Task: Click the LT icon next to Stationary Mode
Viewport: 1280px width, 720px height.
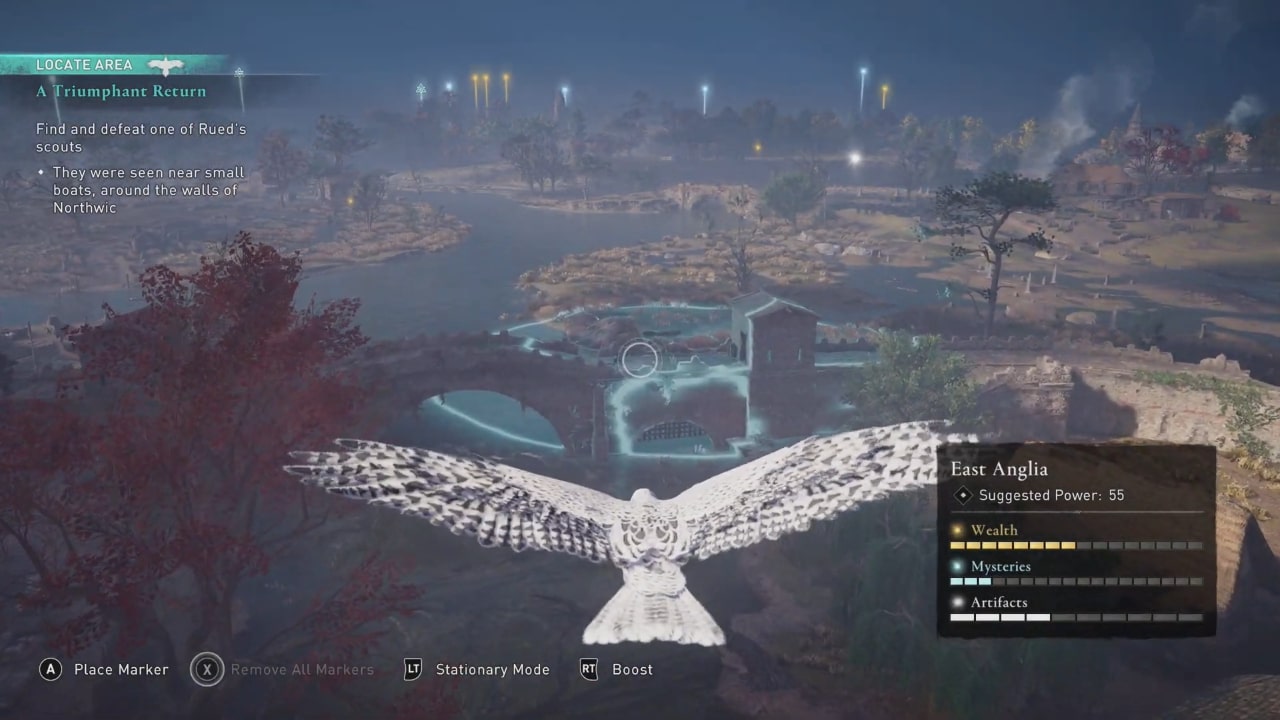Action: (412, 669)
